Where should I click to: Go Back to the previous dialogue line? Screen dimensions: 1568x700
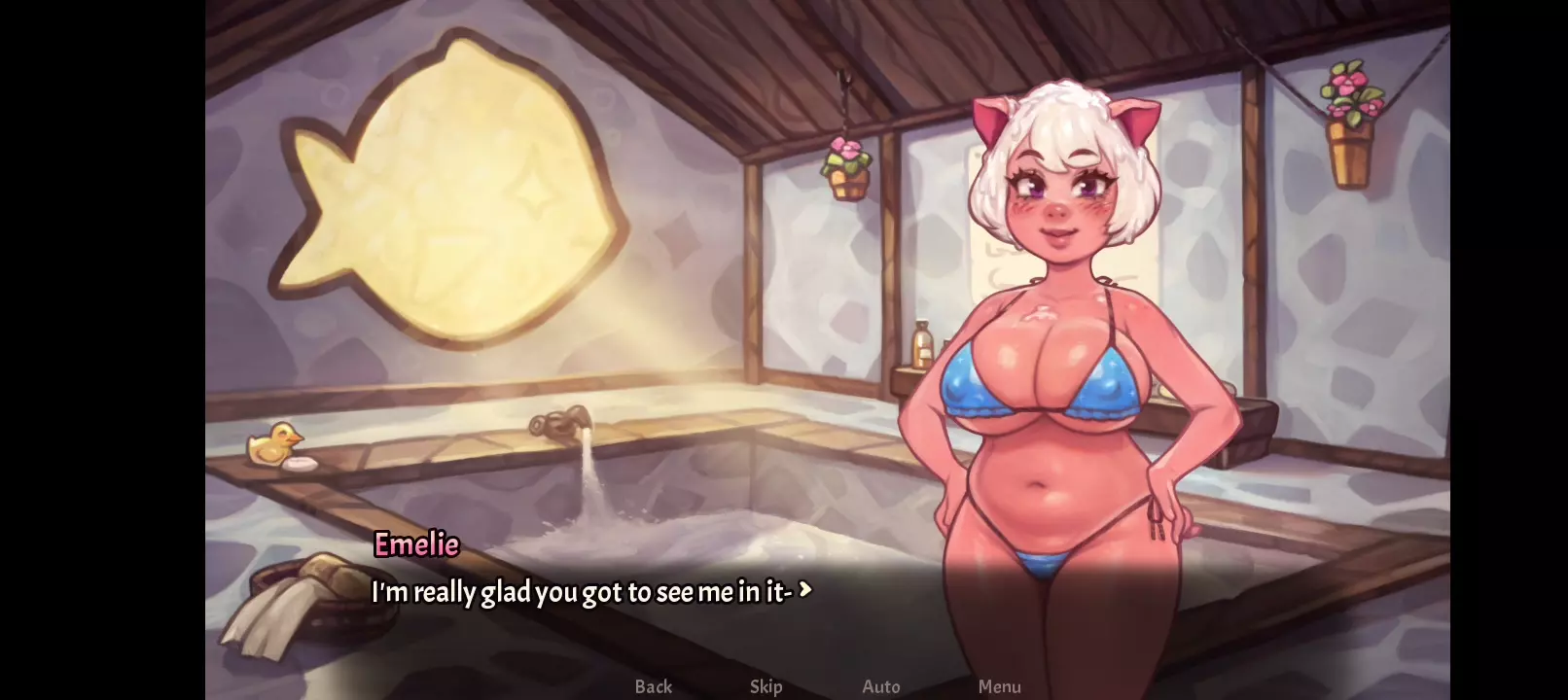tap(653, 686)
